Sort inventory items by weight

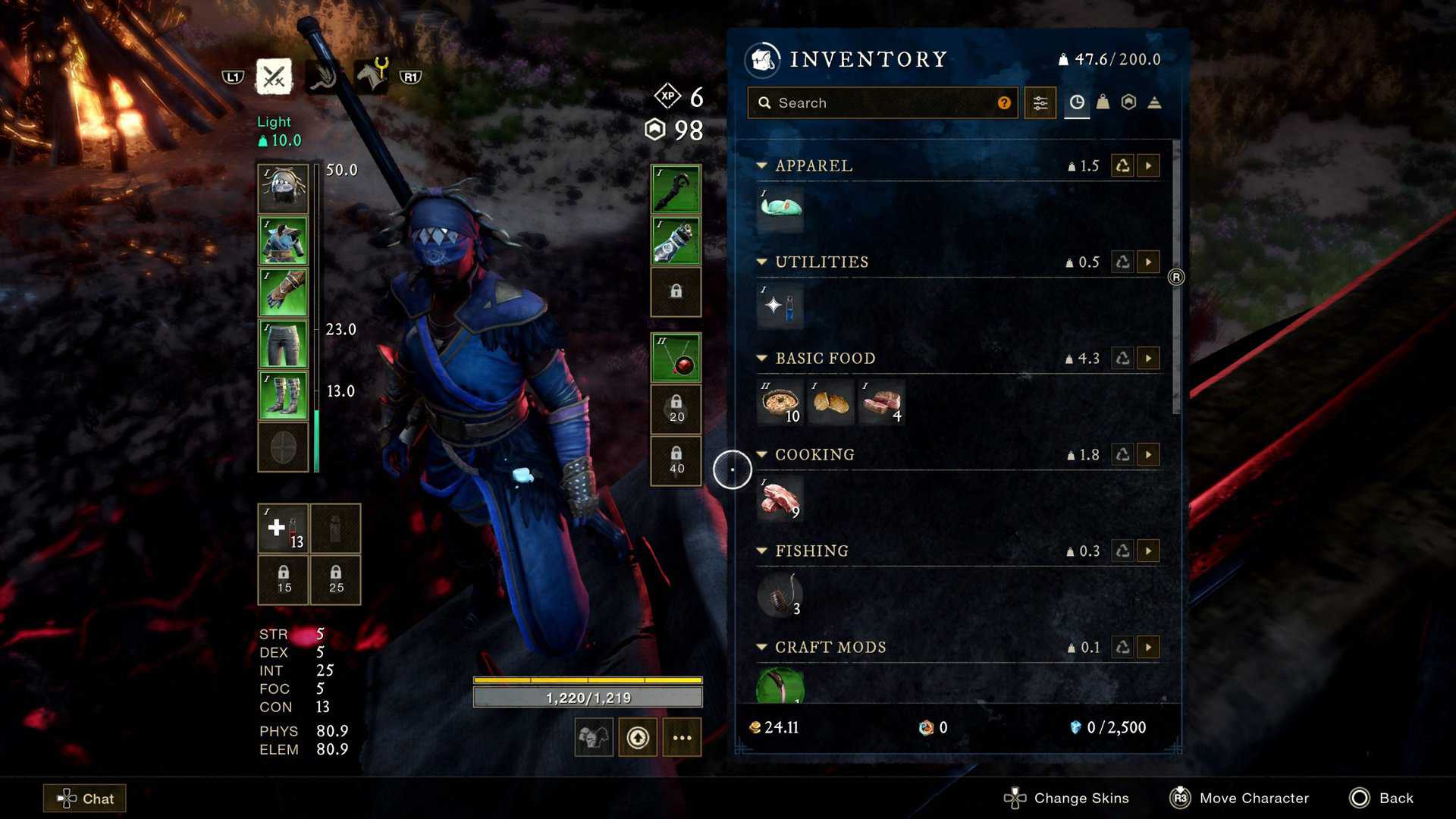tap(1103, 102)
